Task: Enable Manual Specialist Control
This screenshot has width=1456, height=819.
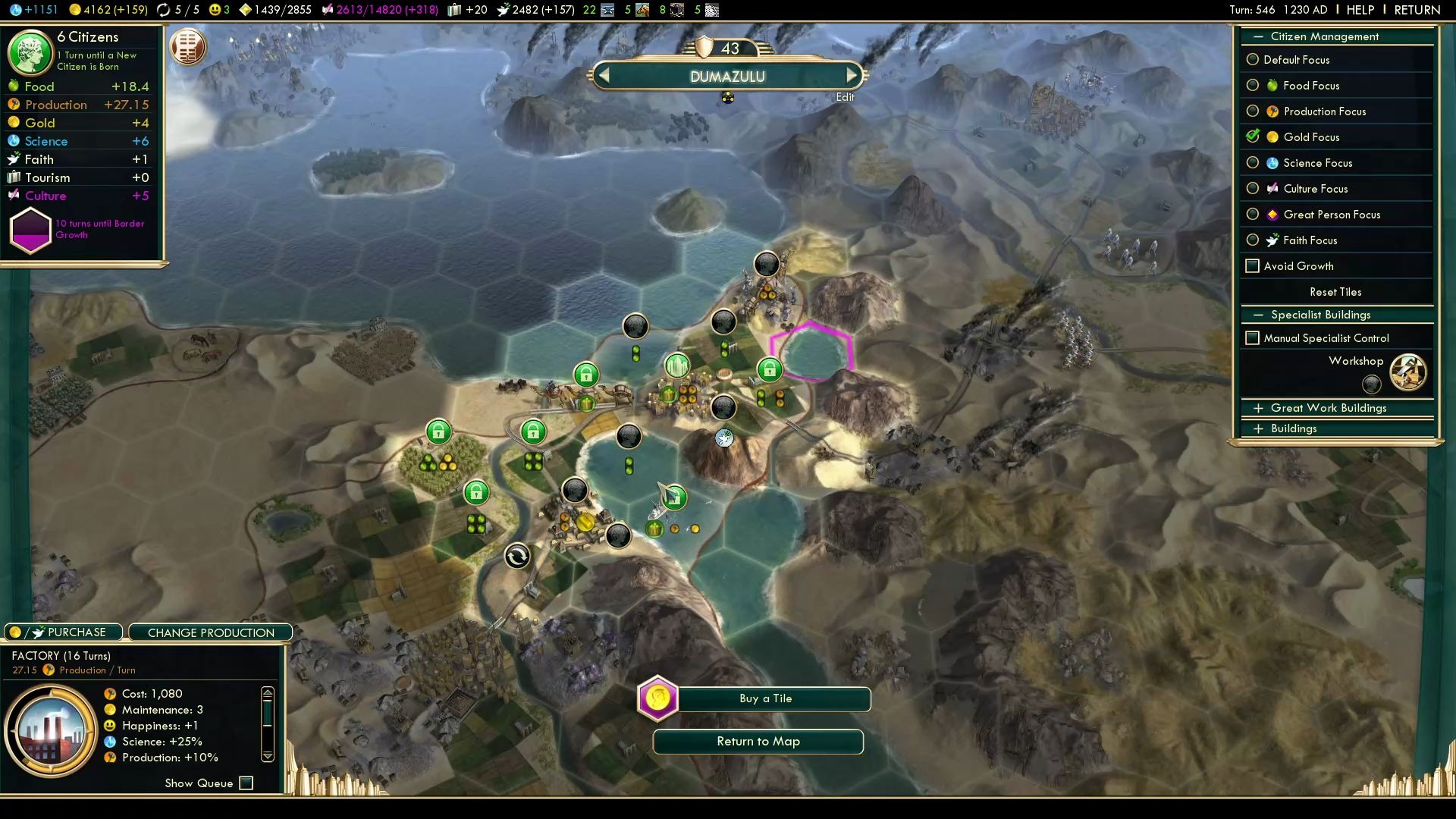Action: 1253,338
